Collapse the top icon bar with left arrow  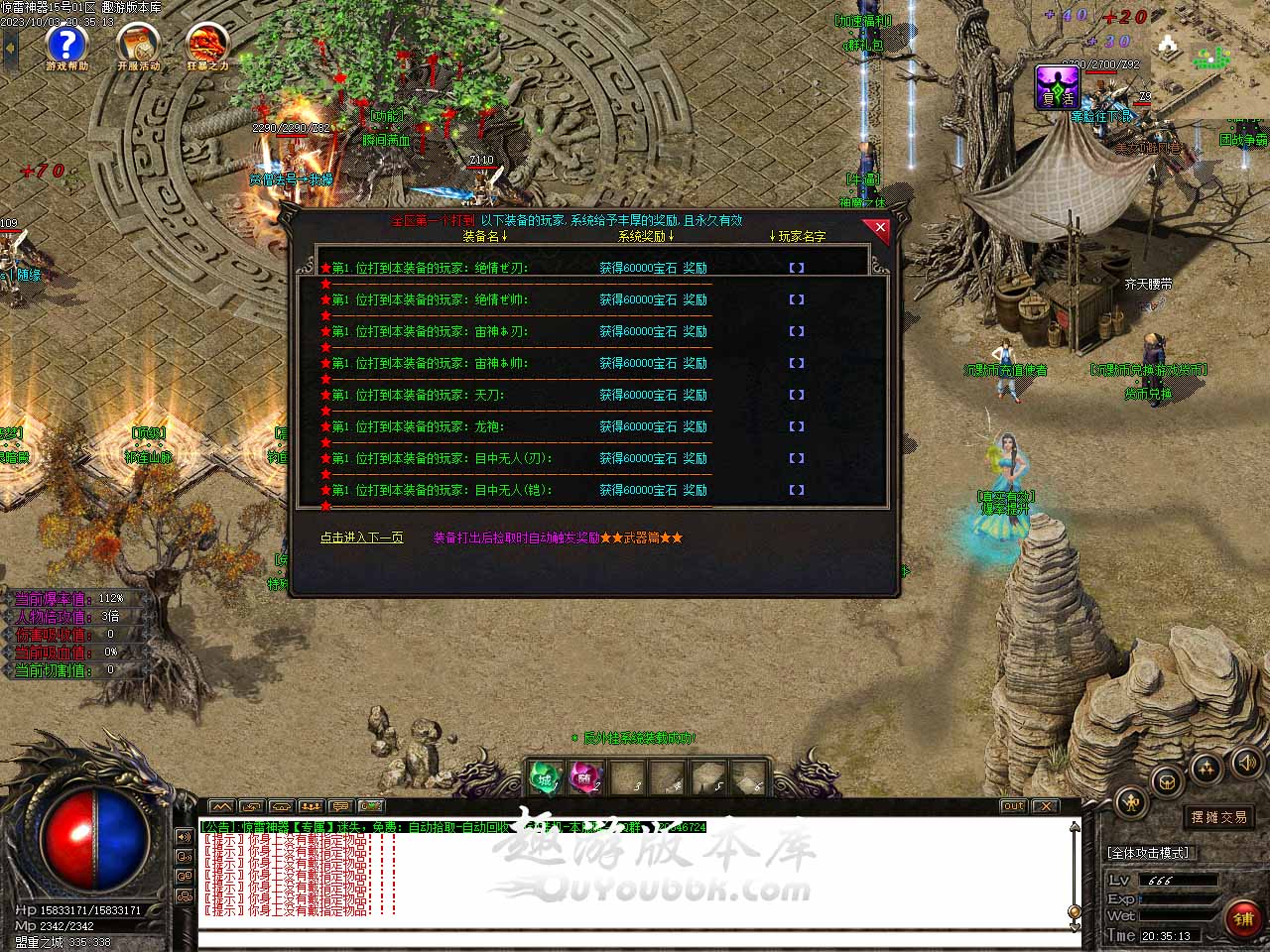point(10,47)
